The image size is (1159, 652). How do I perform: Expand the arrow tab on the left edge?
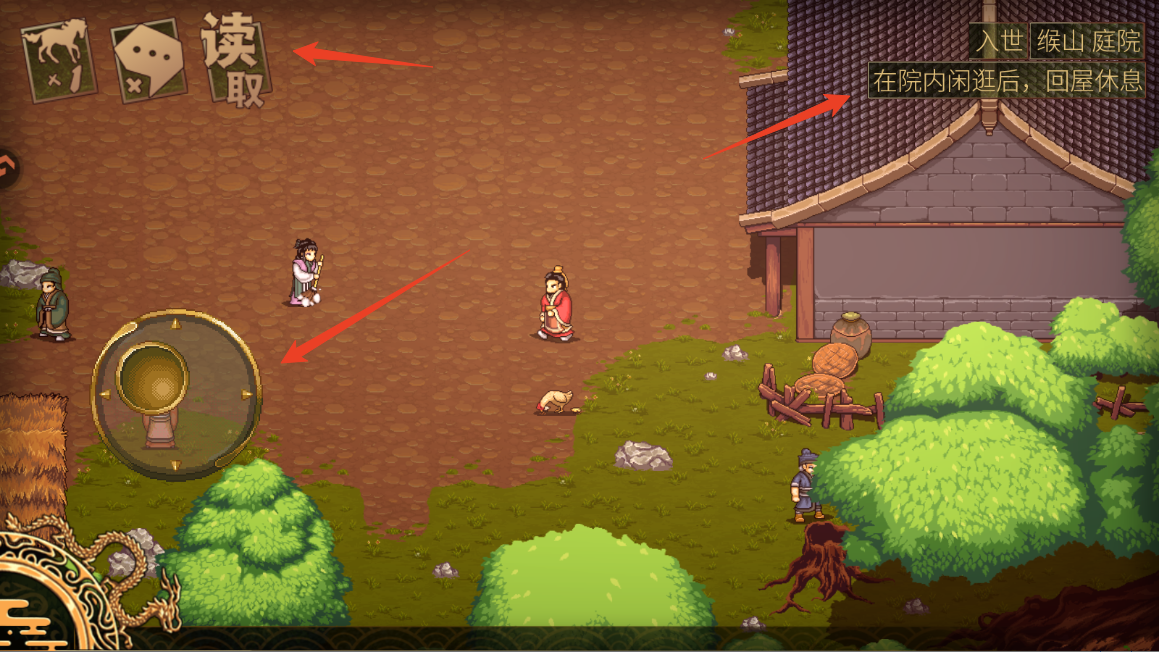pyautogui.click(x=8, y=168)
